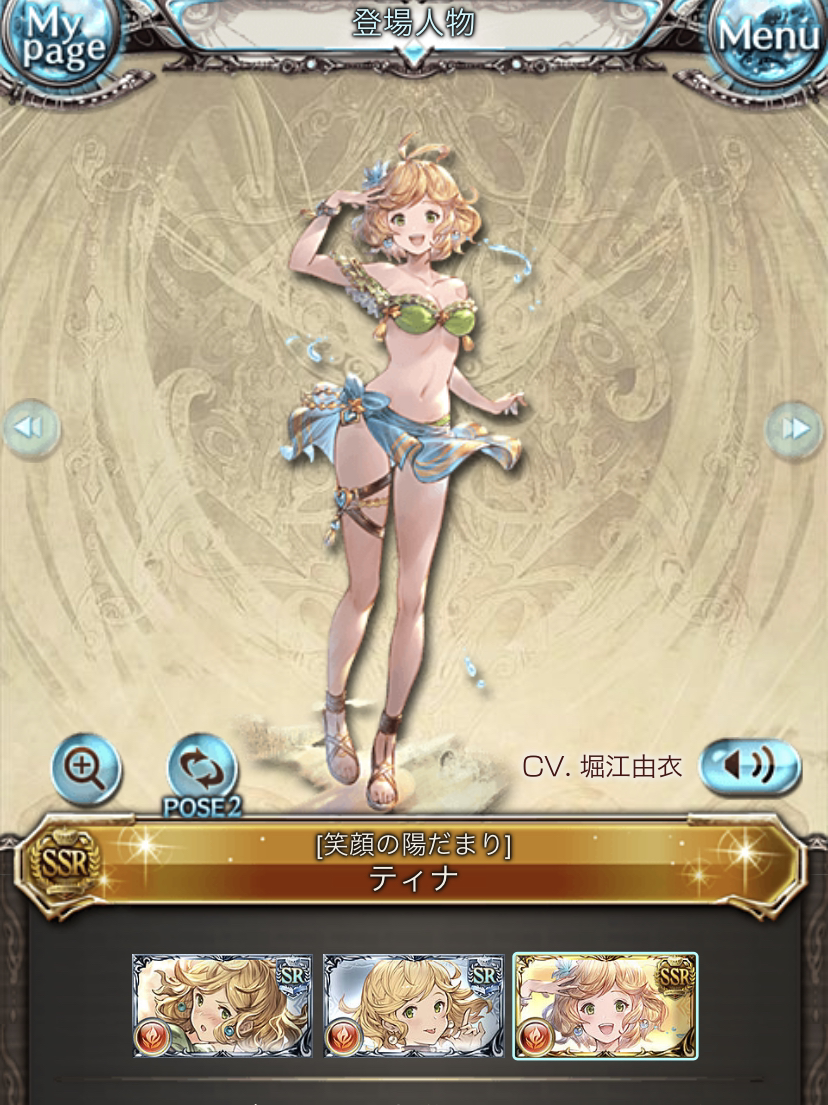Advance to the next character with right arrow
The width and height of the screenshot is (828, 1105).
click(796, 429)
